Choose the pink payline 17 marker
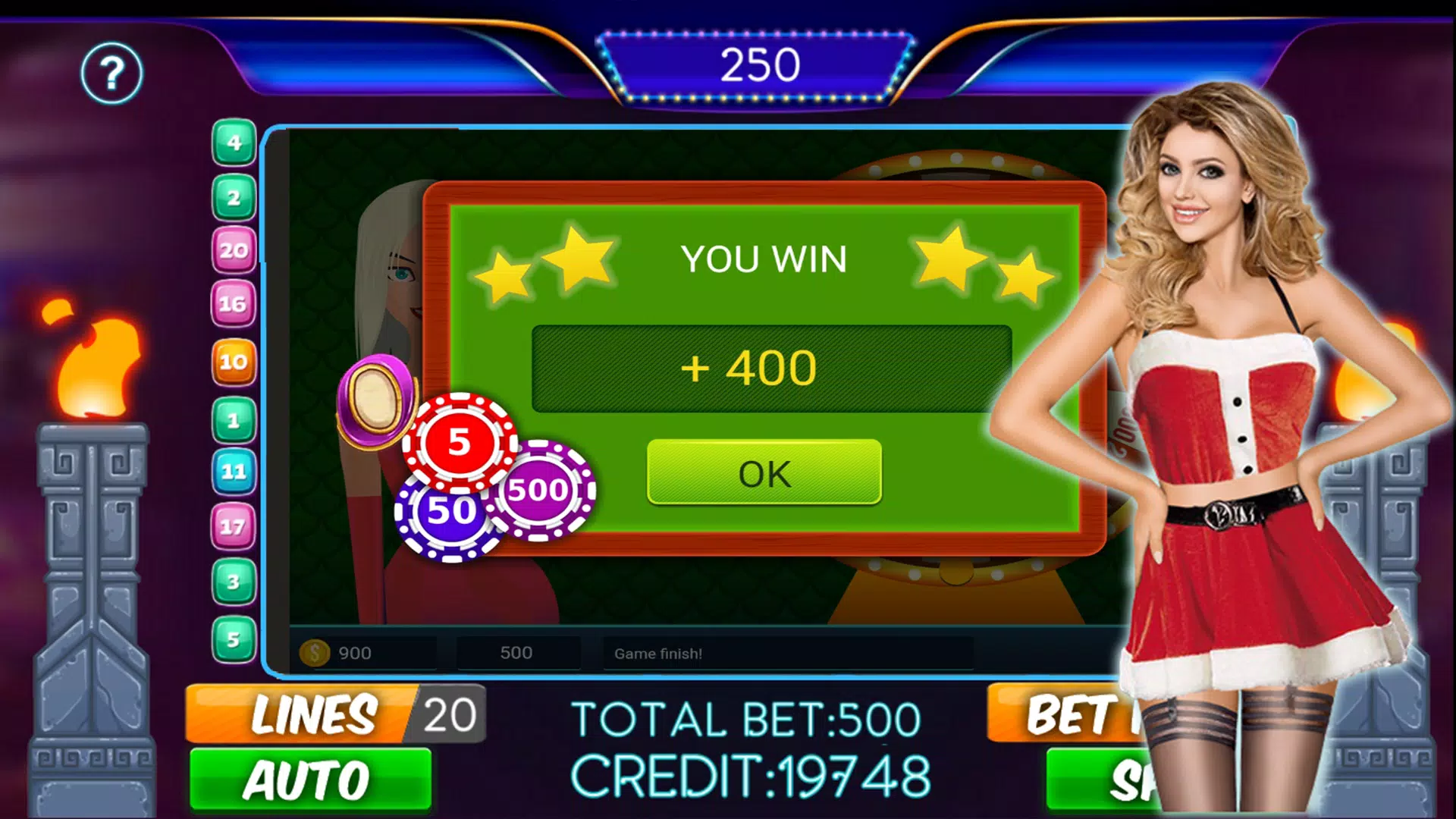The height and width of the screenshot is (819, 1456). pyautogui.click(x=233, y=526)
